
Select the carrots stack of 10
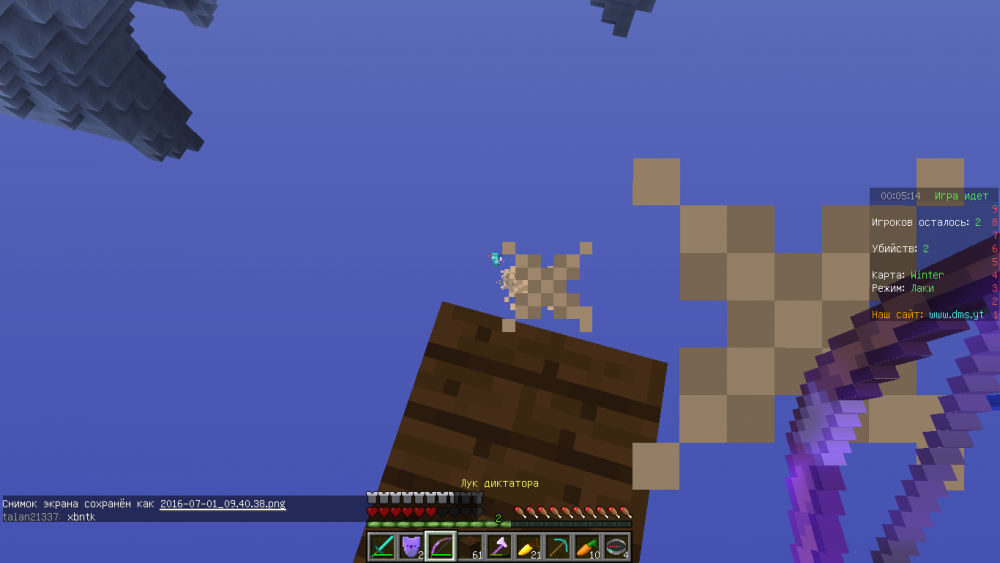[587, 546]
